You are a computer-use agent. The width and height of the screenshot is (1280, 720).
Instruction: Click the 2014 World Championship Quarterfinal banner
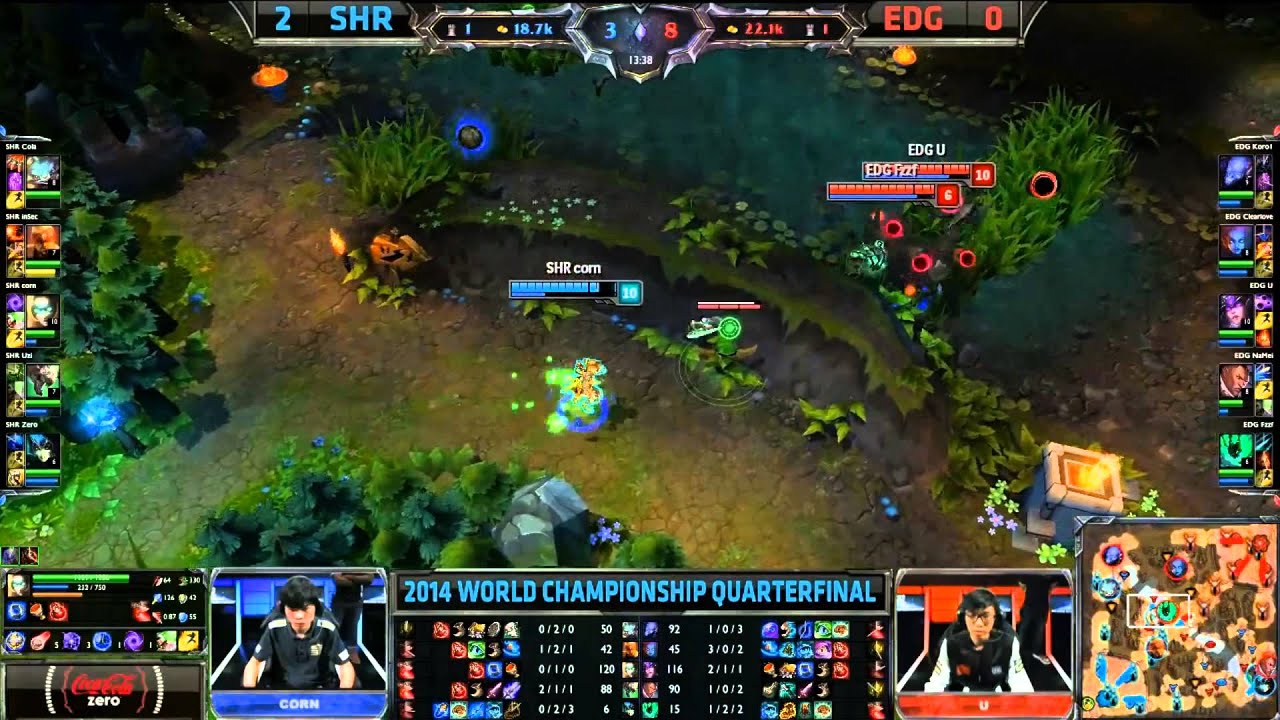(x=640, y=593)
